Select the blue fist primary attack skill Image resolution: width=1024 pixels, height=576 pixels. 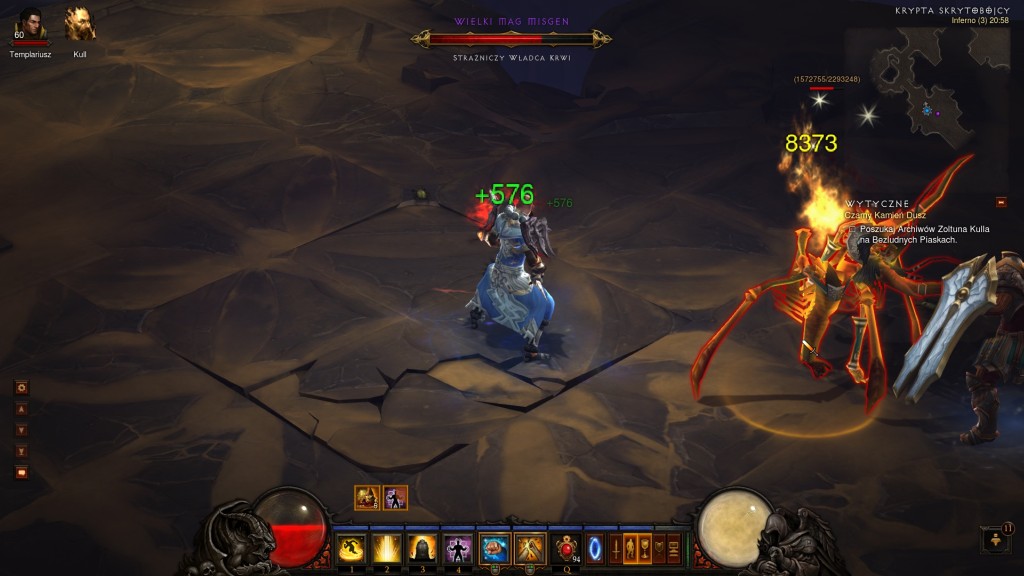tap(493, 548)
